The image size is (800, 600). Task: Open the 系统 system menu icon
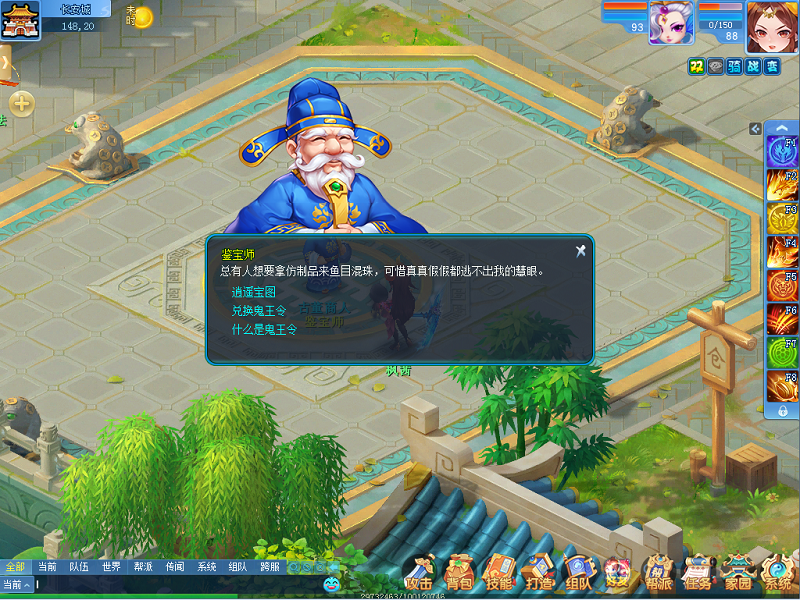(777, 574)
